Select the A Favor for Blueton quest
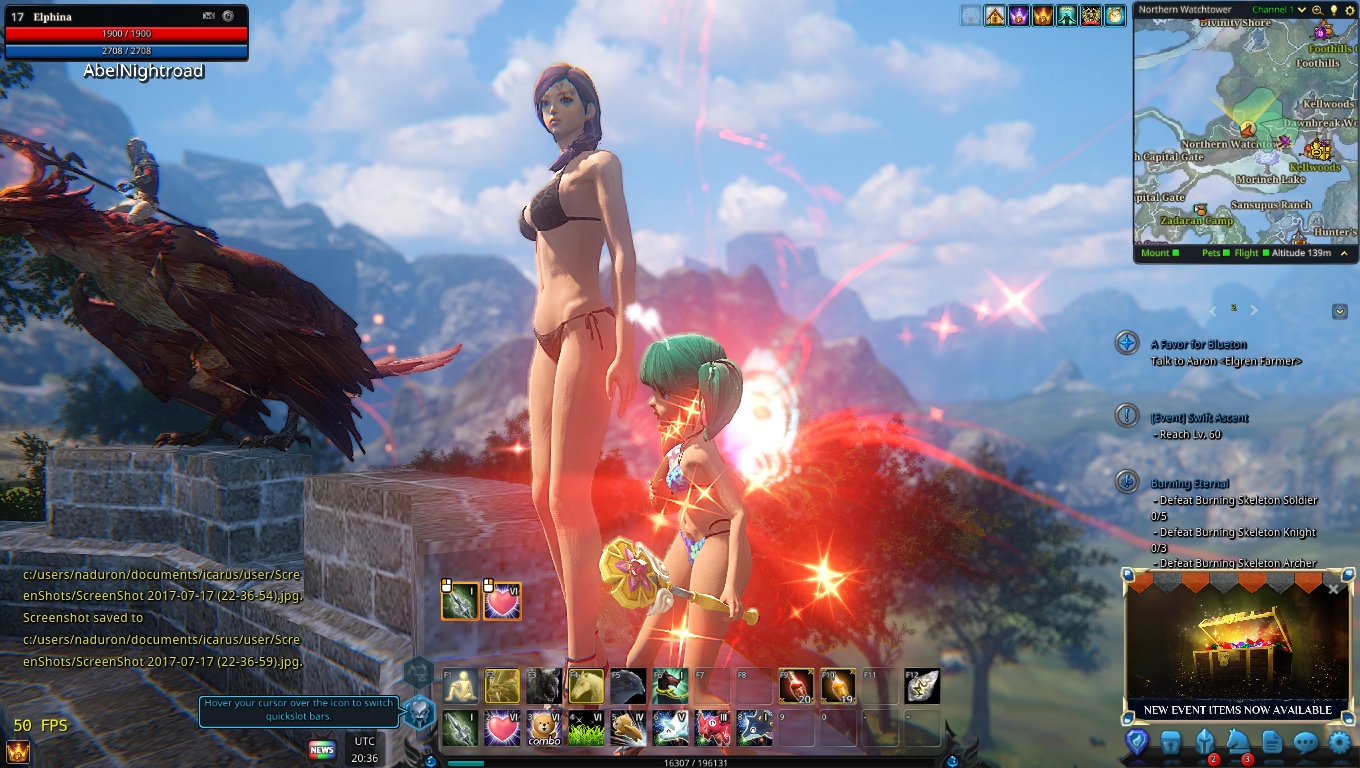The image size is (1360, 768). pos(1198,344)
